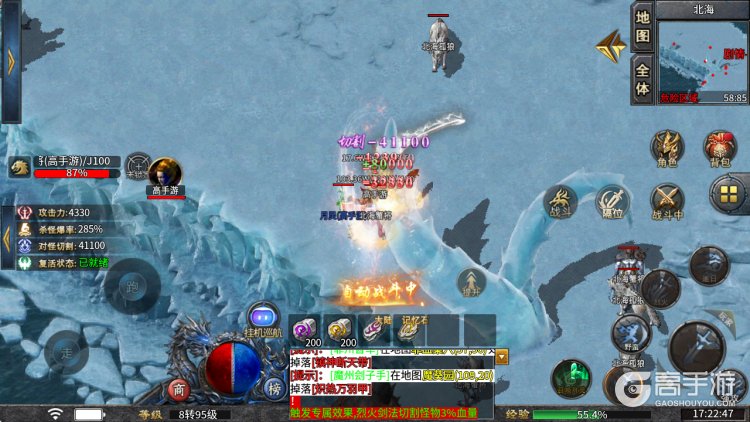Open the 角色 character sheet
The image size is (750, 422).
coord(667,146)
